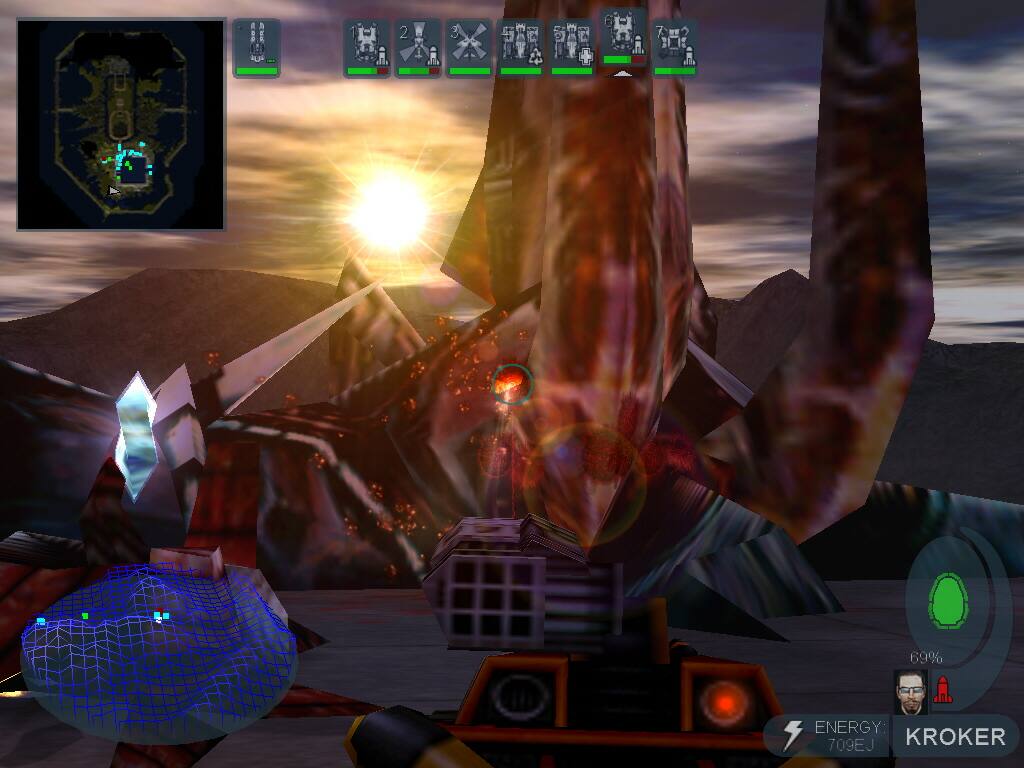Viewport: 1024px width, 768px height.
Task: Click the top-left overview minimap
Action: pos(121,125)
